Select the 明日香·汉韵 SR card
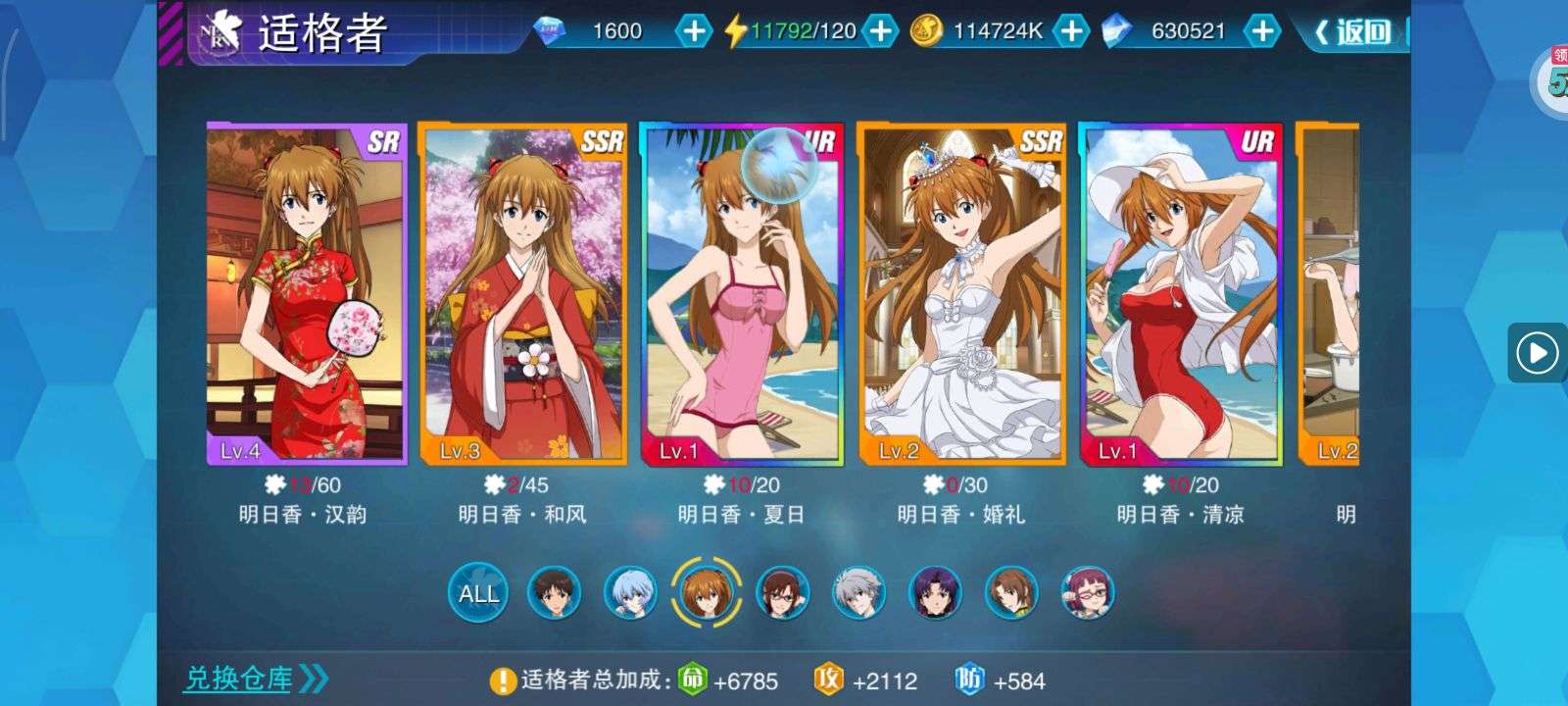The width and height of the screenshot is (1568, 706). 306,293
